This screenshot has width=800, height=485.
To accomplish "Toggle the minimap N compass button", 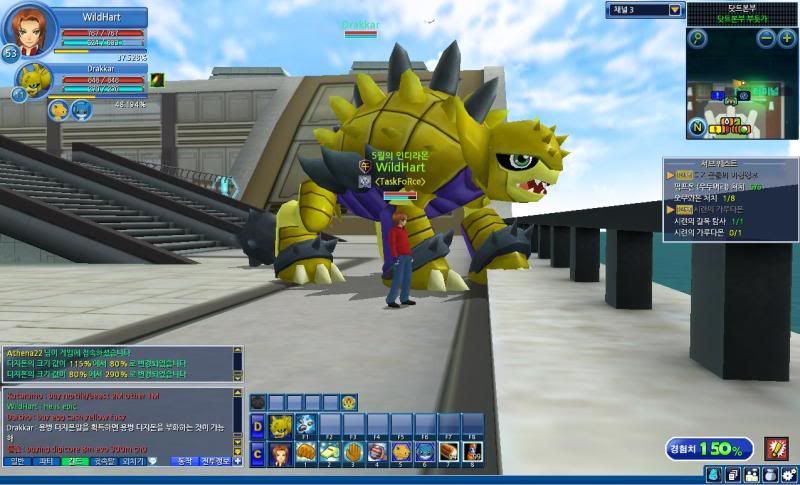I will point(696,128).
